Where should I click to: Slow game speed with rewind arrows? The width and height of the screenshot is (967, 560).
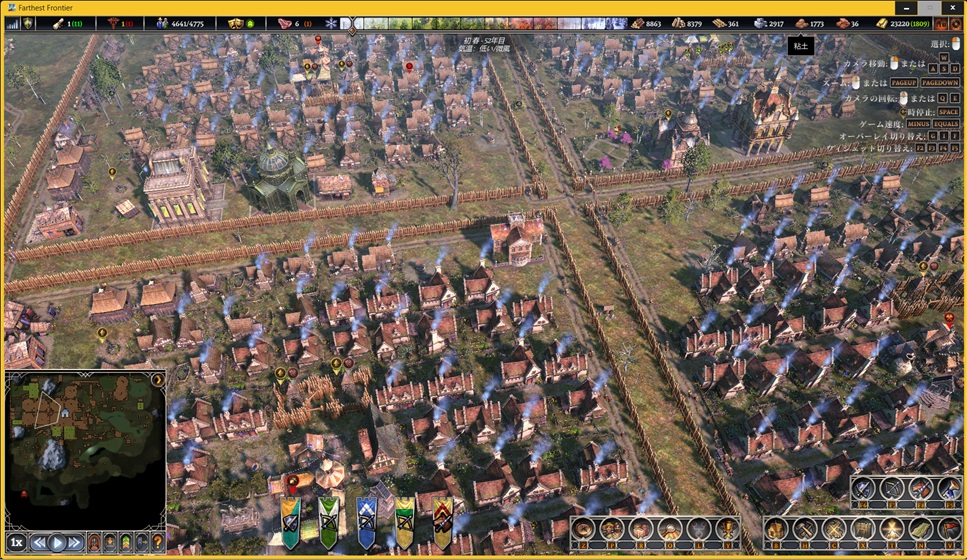click(x=39, y=543)
